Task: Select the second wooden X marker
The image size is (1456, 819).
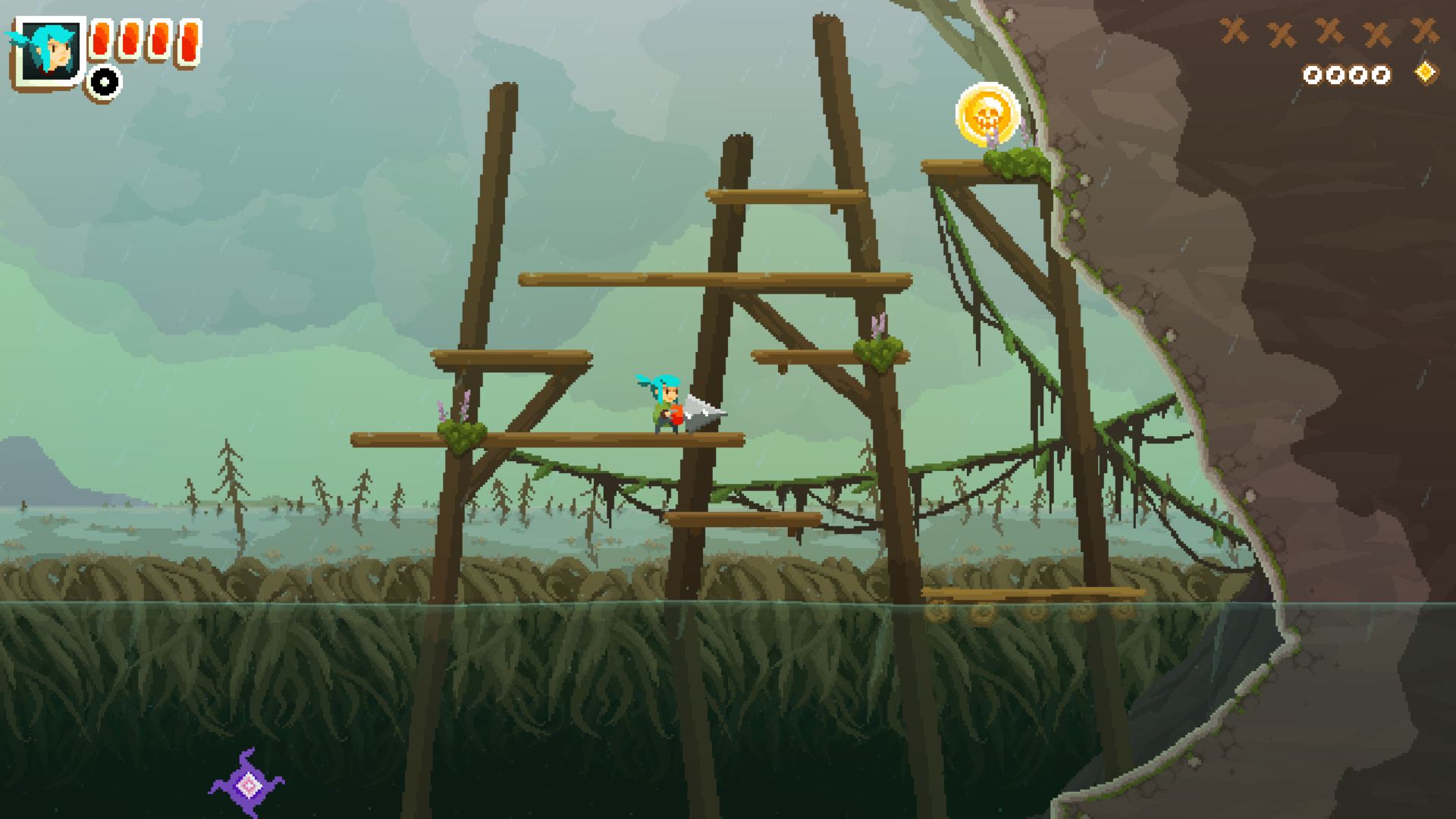Action: [1282, 33]
